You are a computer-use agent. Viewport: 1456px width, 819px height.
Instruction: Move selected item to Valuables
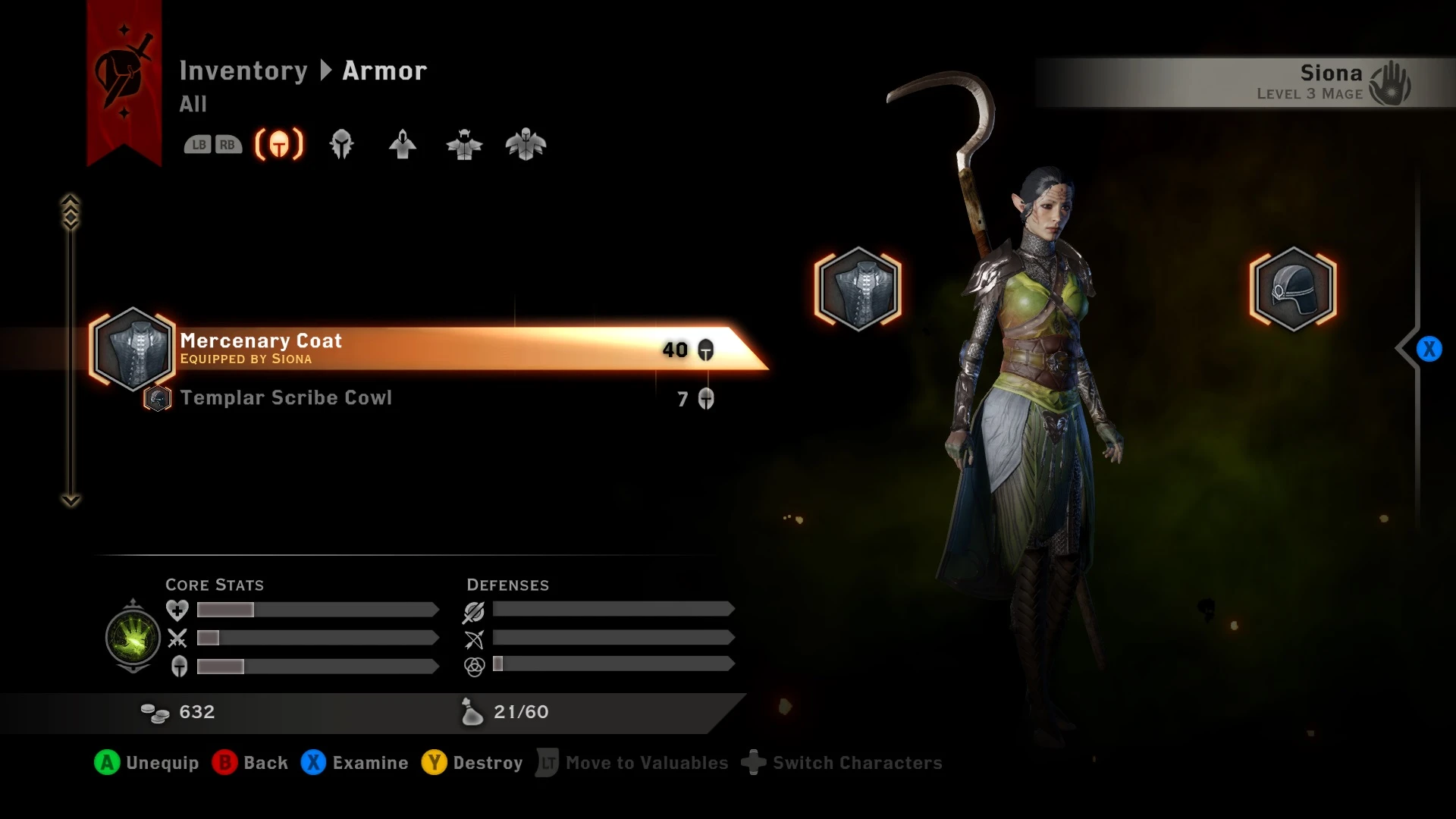[x=632, y=763]
